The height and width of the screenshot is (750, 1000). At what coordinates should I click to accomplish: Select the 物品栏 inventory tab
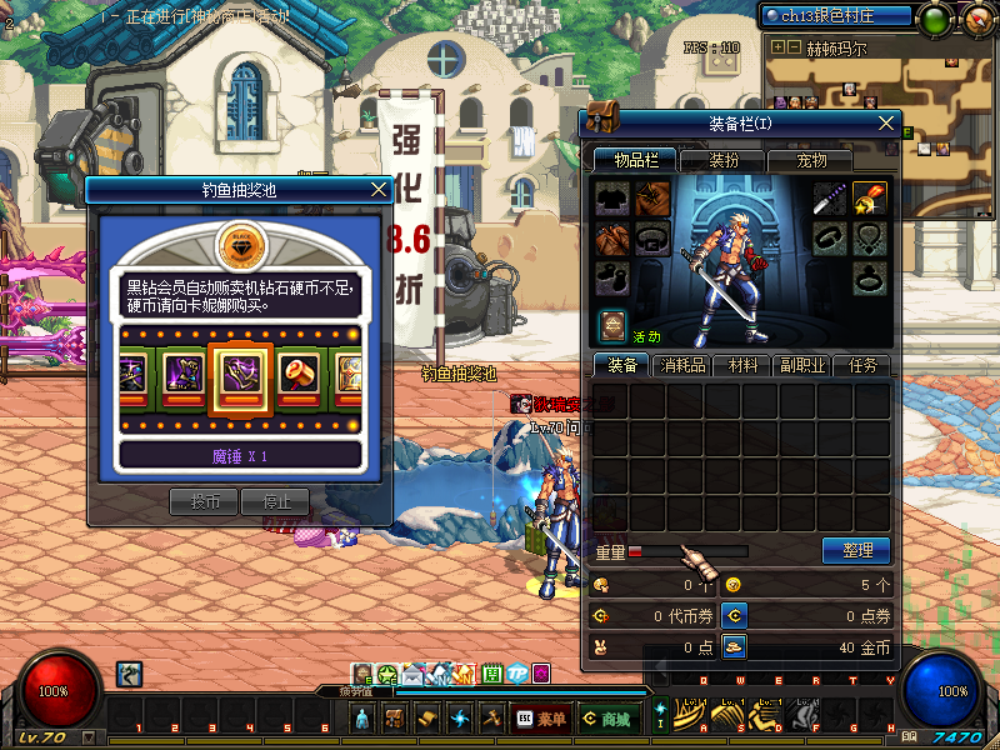636,160
